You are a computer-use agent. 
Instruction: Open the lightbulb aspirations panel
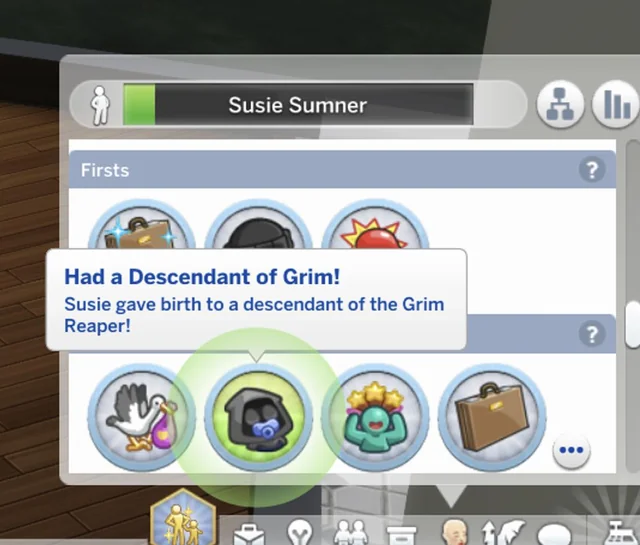click(x=301, y=530)
